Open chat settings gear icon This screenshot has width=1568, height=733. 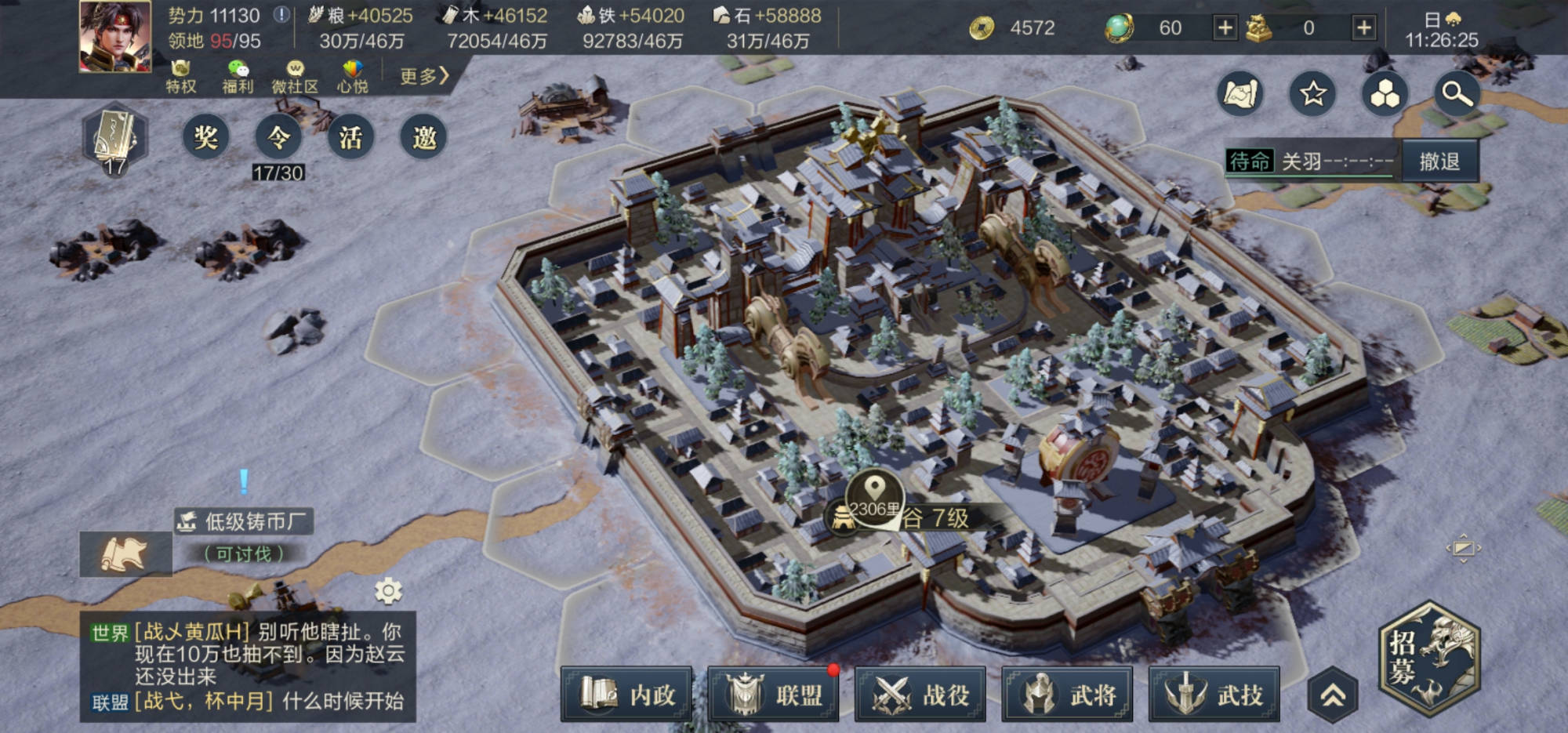pos(388,590)
